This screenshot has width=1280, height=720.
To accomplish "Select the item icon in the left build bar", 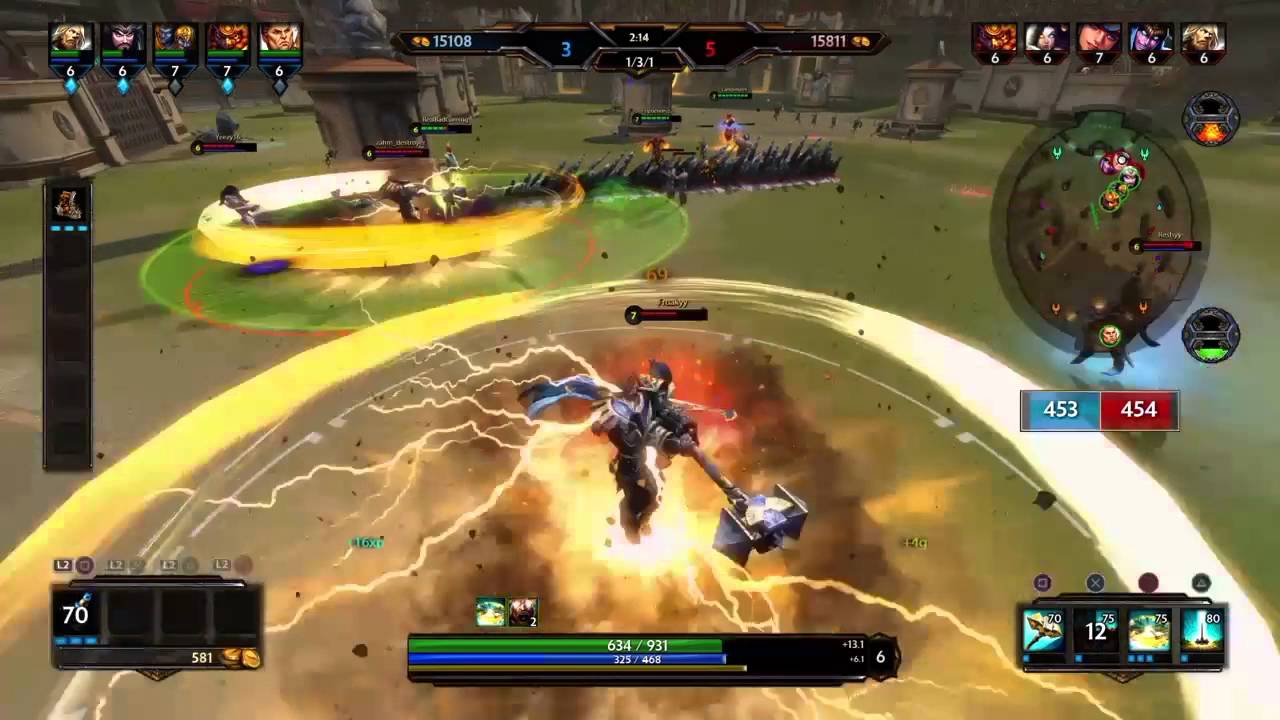I will pyautogui.click(x=69, y=203).
